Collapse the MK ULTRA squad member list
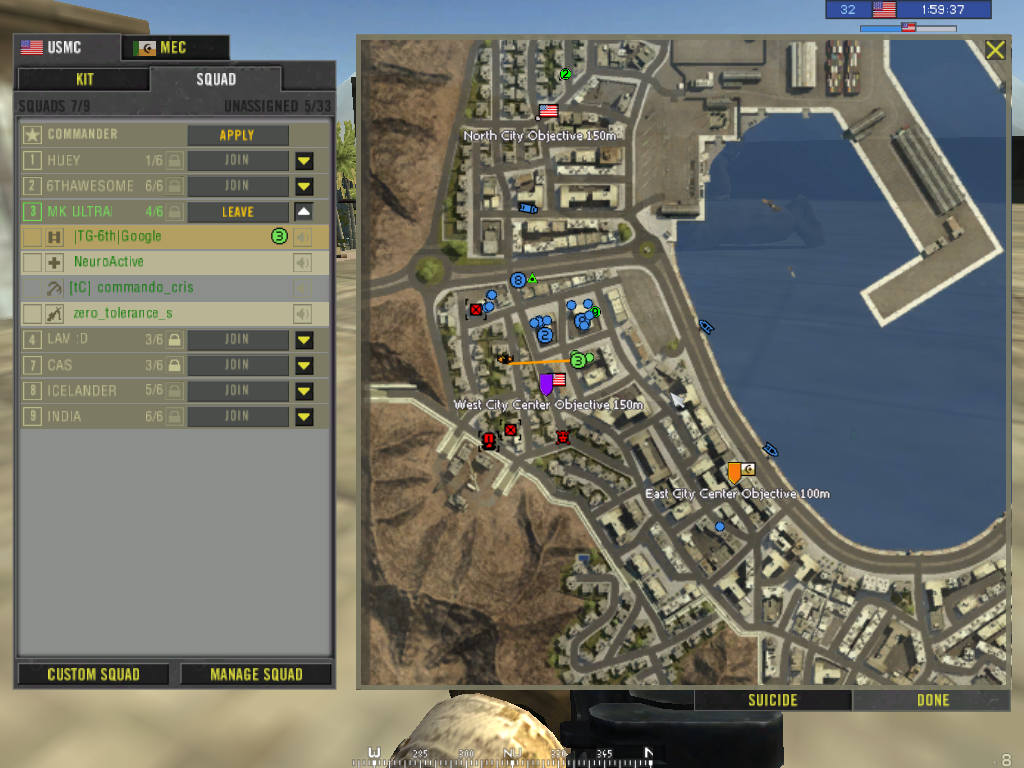Image resolution: width=1024 pixels, height=768 pixels. coord(304,212)
